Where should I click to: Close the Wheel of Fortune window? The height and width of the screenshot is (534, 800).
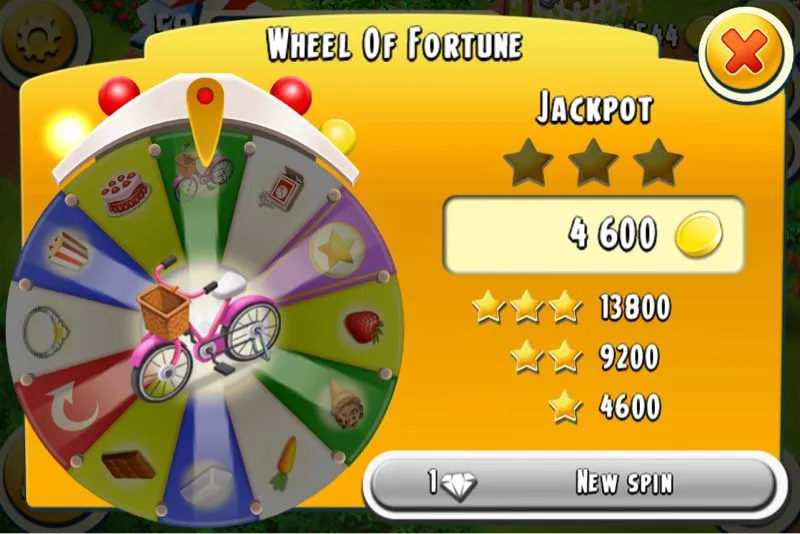(x=744, y=56)
